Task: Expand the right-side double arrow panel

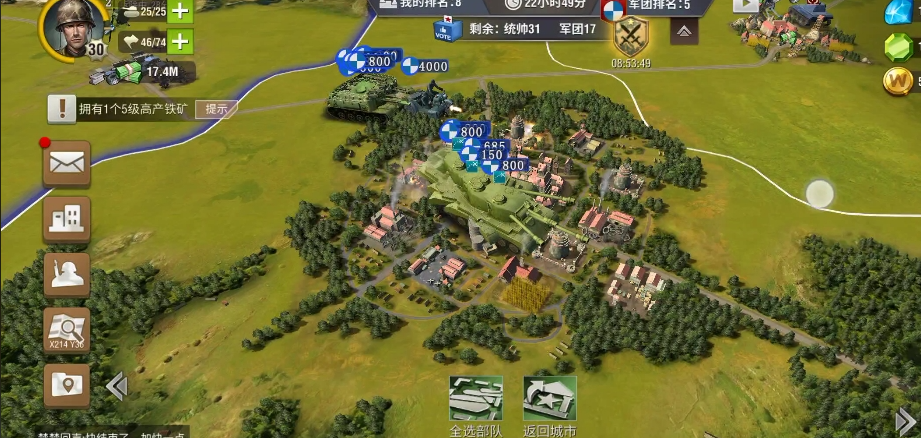Action: click(x=905, y=420)
